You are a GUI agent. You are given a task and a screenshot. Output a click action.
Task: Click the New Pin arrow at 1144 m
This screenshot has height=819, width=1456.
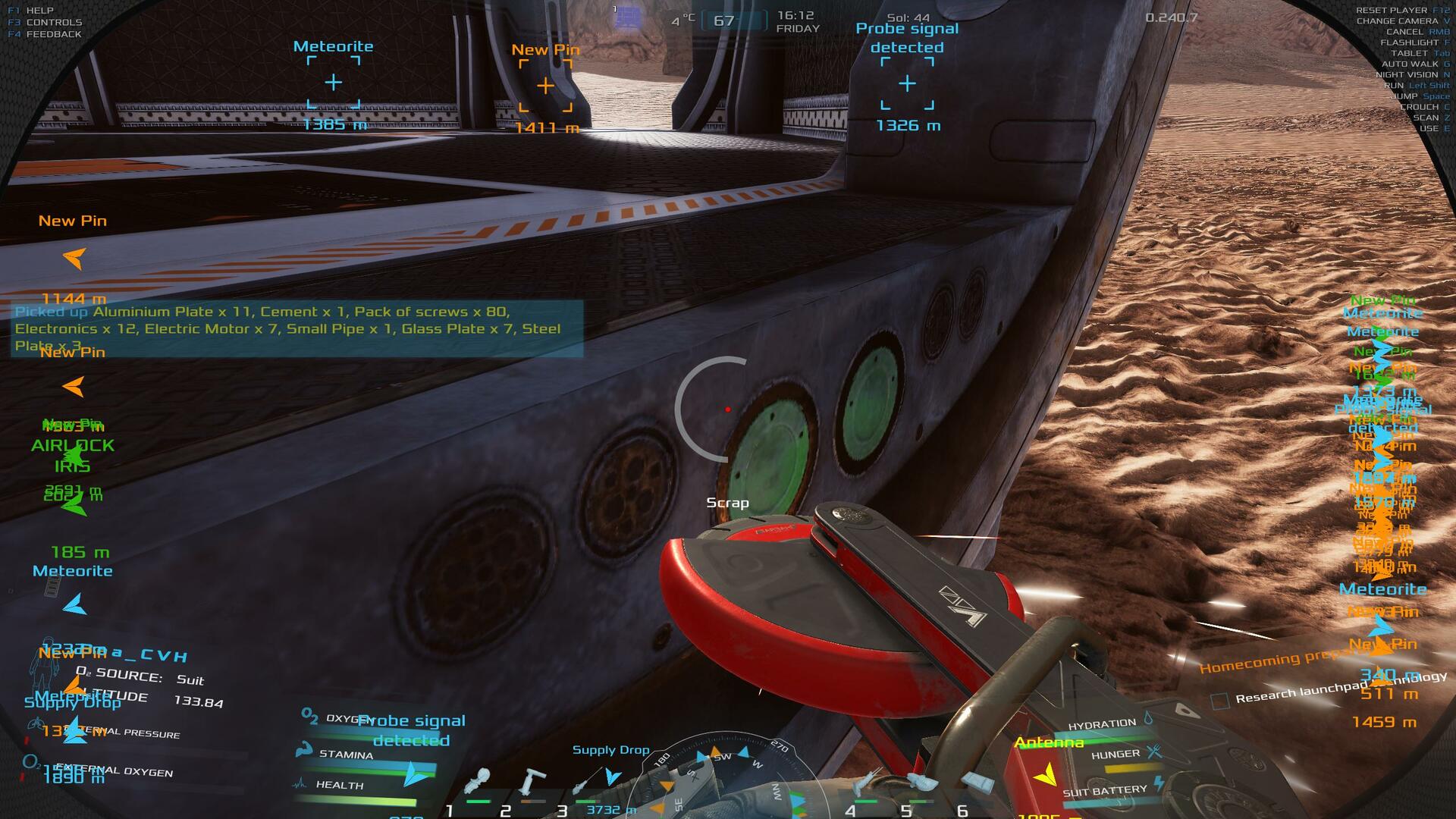[x=74, y=259]
